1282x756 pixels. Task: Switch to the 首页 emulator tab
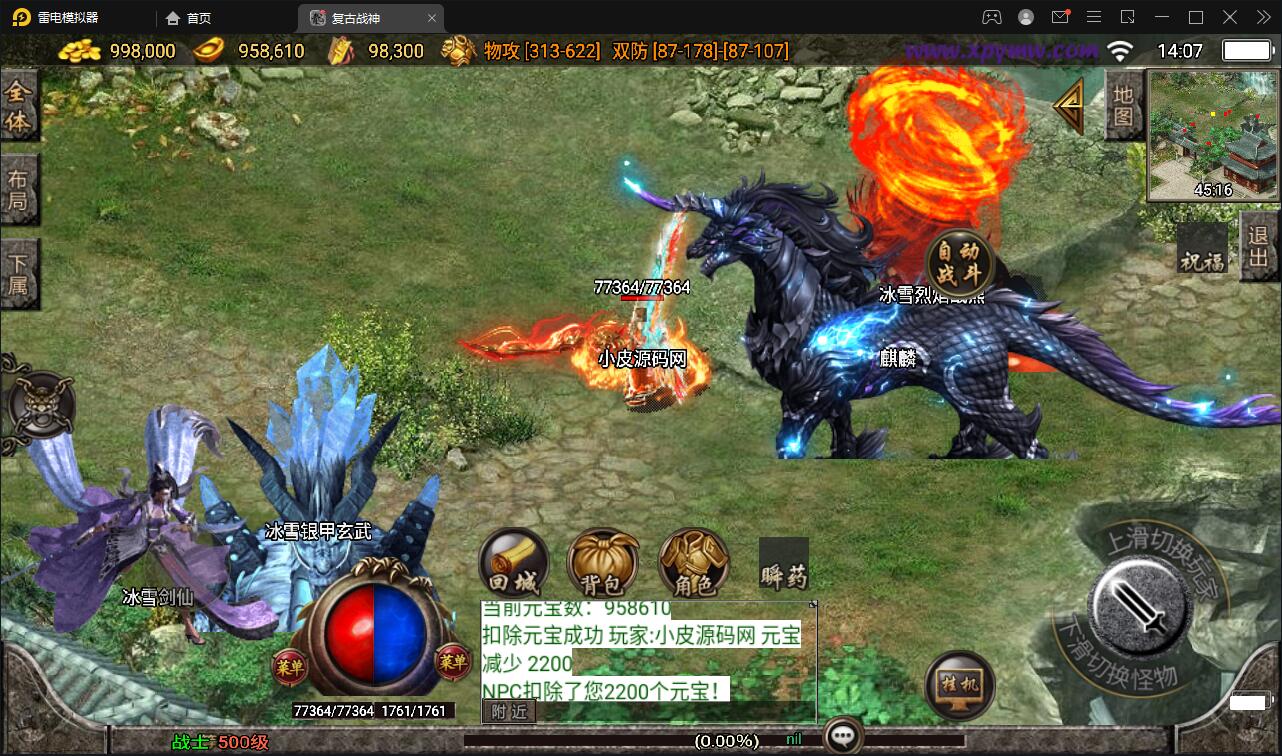(188, 18)
